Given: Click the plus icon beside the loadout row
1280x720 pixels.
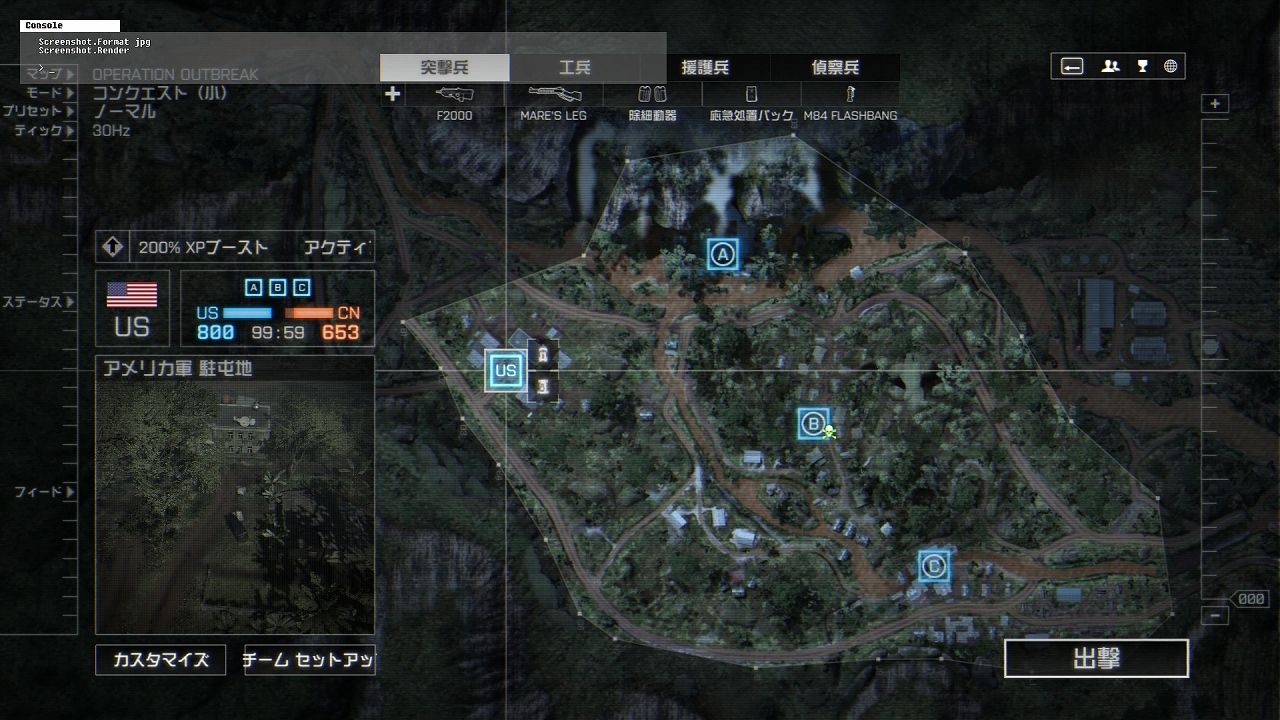Looking at the screenshot, I should [393, 94].
